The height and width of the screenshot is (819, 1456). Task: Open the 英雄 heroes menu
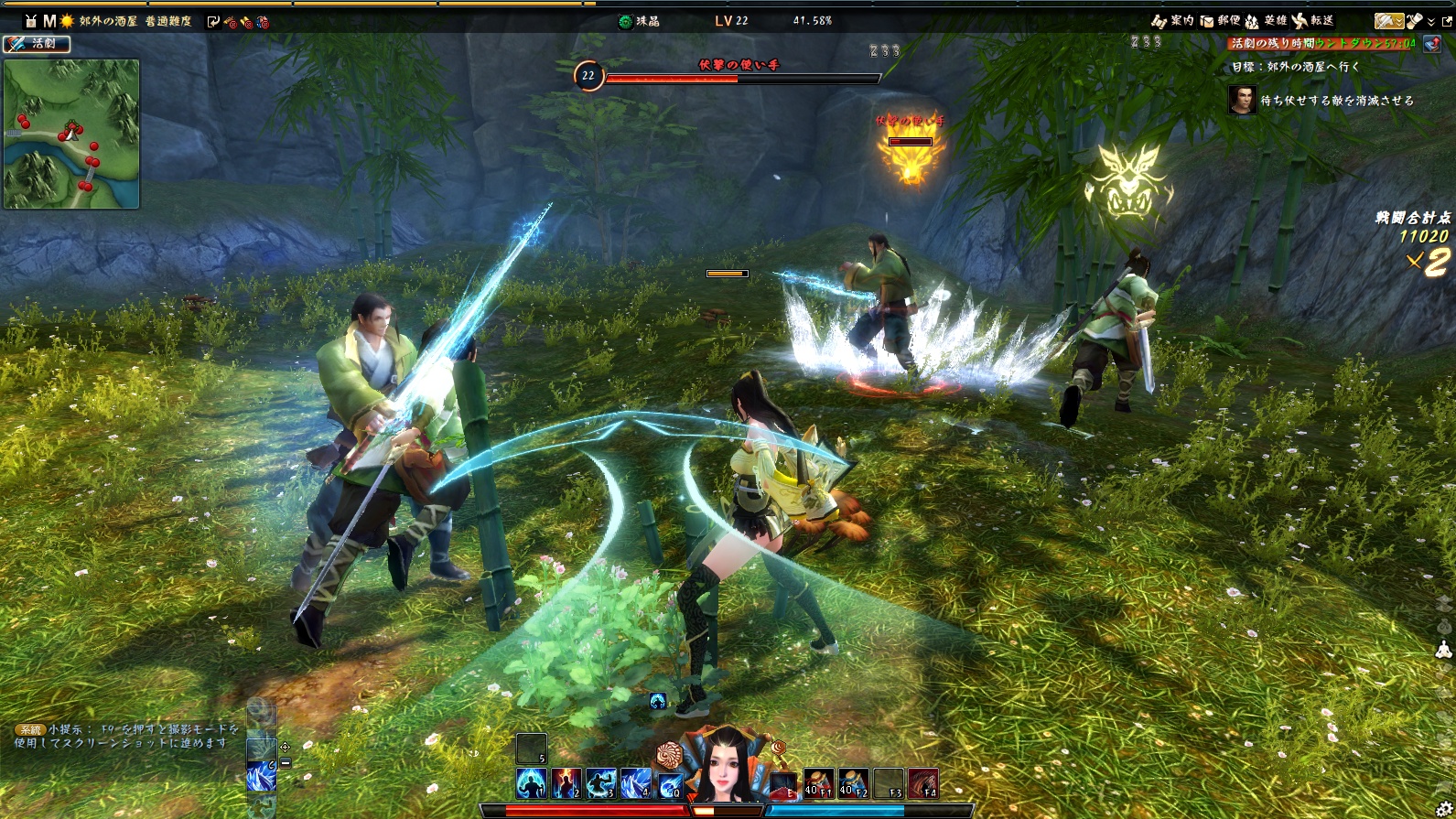1266,20
